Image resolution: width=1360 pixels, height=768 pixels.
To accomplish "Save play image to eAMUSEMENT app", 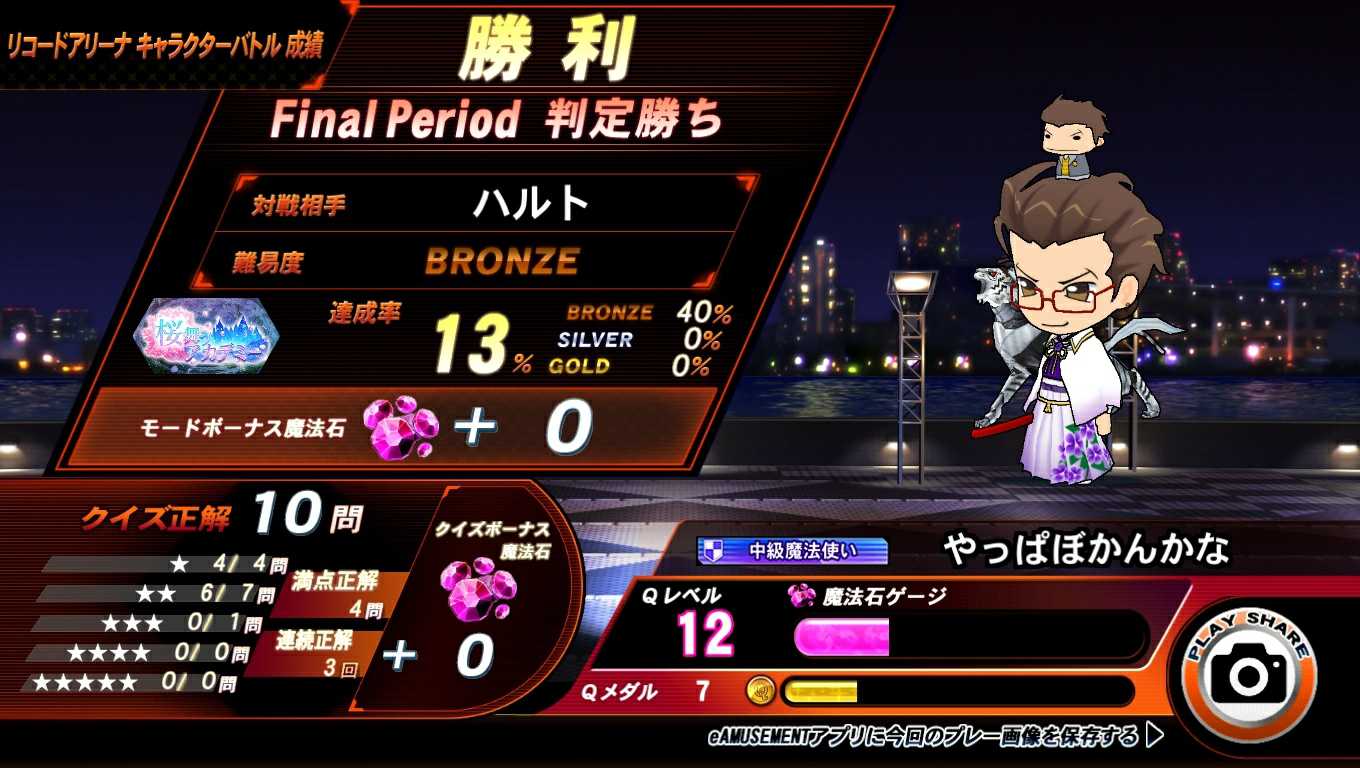I will [x=935, y=737].
